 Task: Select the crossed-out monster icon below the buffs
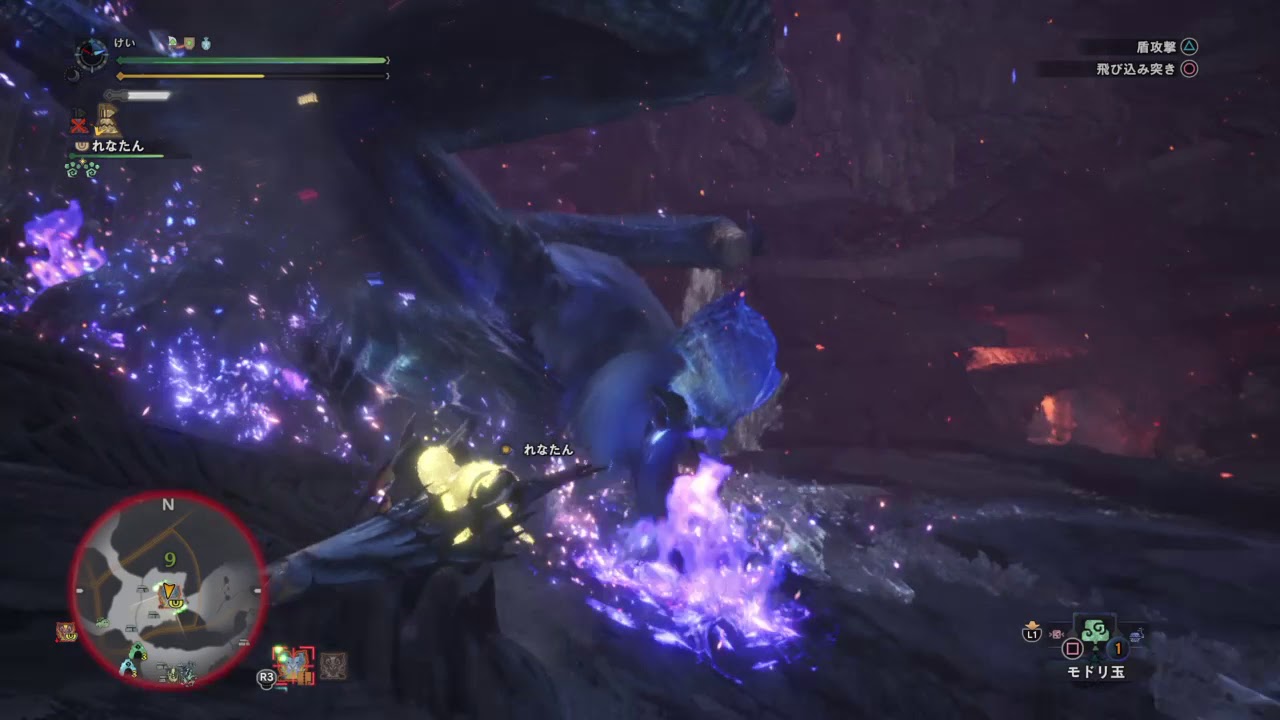[80, 124]
